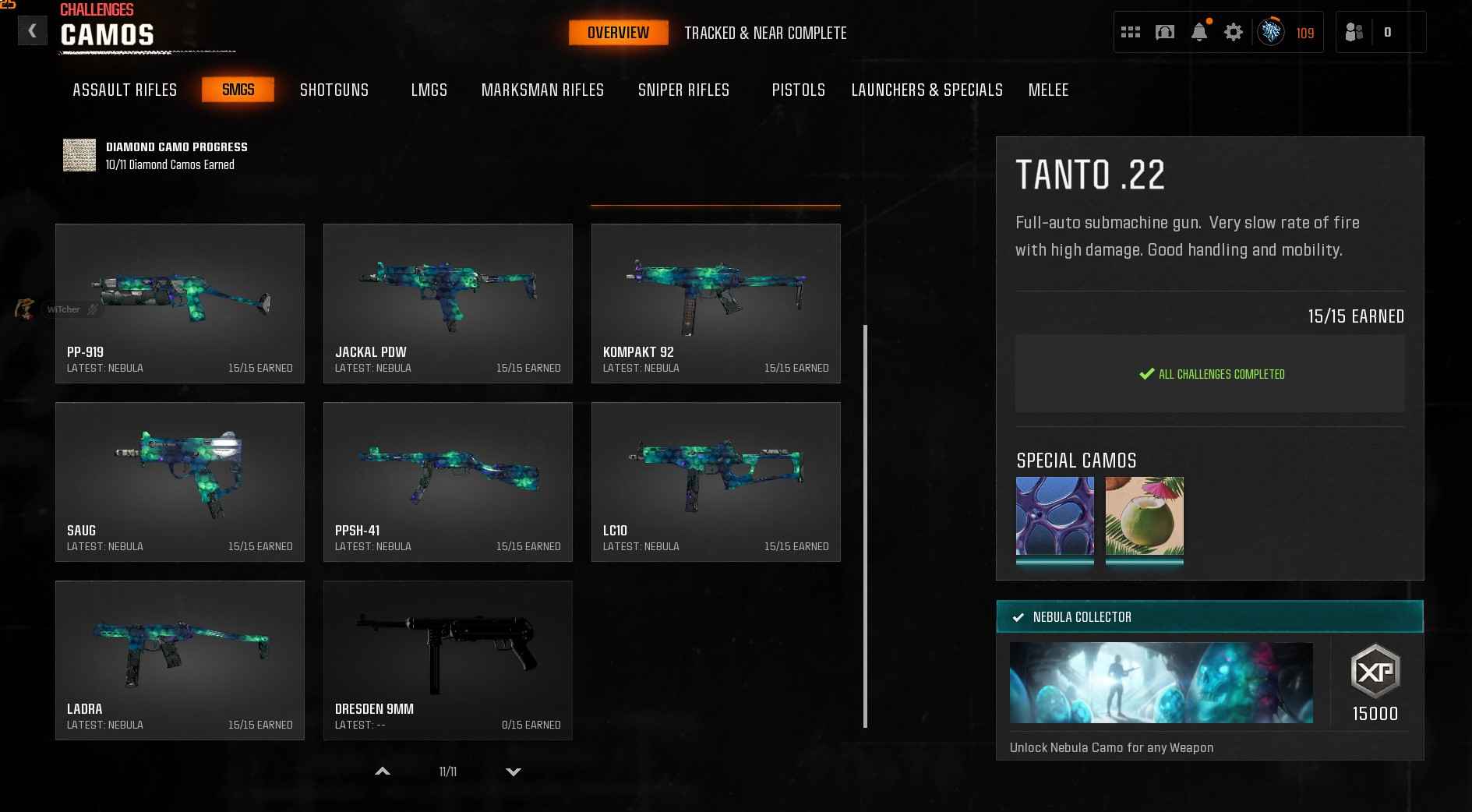This screenshot has width=1472, height=812.
Task: Click the down arrow below weapon list
Action: 513,771
